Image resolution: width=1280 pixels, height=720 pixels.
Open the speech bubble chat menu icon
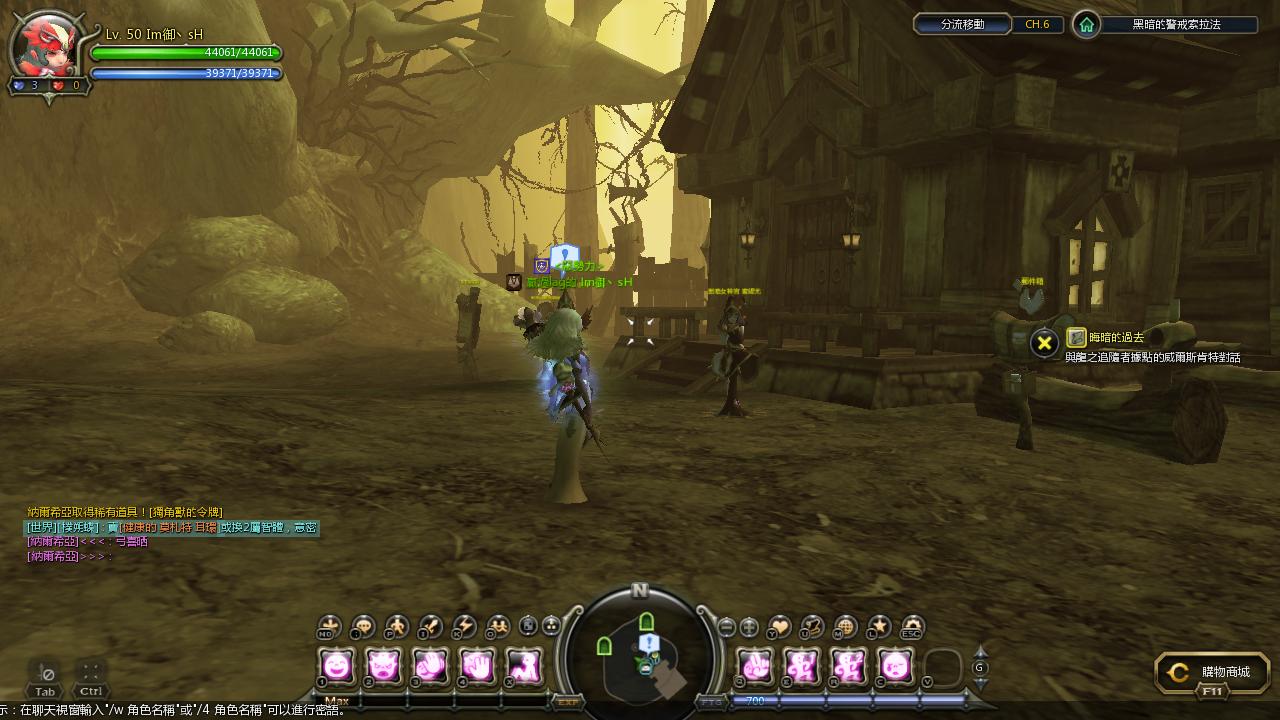(x=363, y=627)
